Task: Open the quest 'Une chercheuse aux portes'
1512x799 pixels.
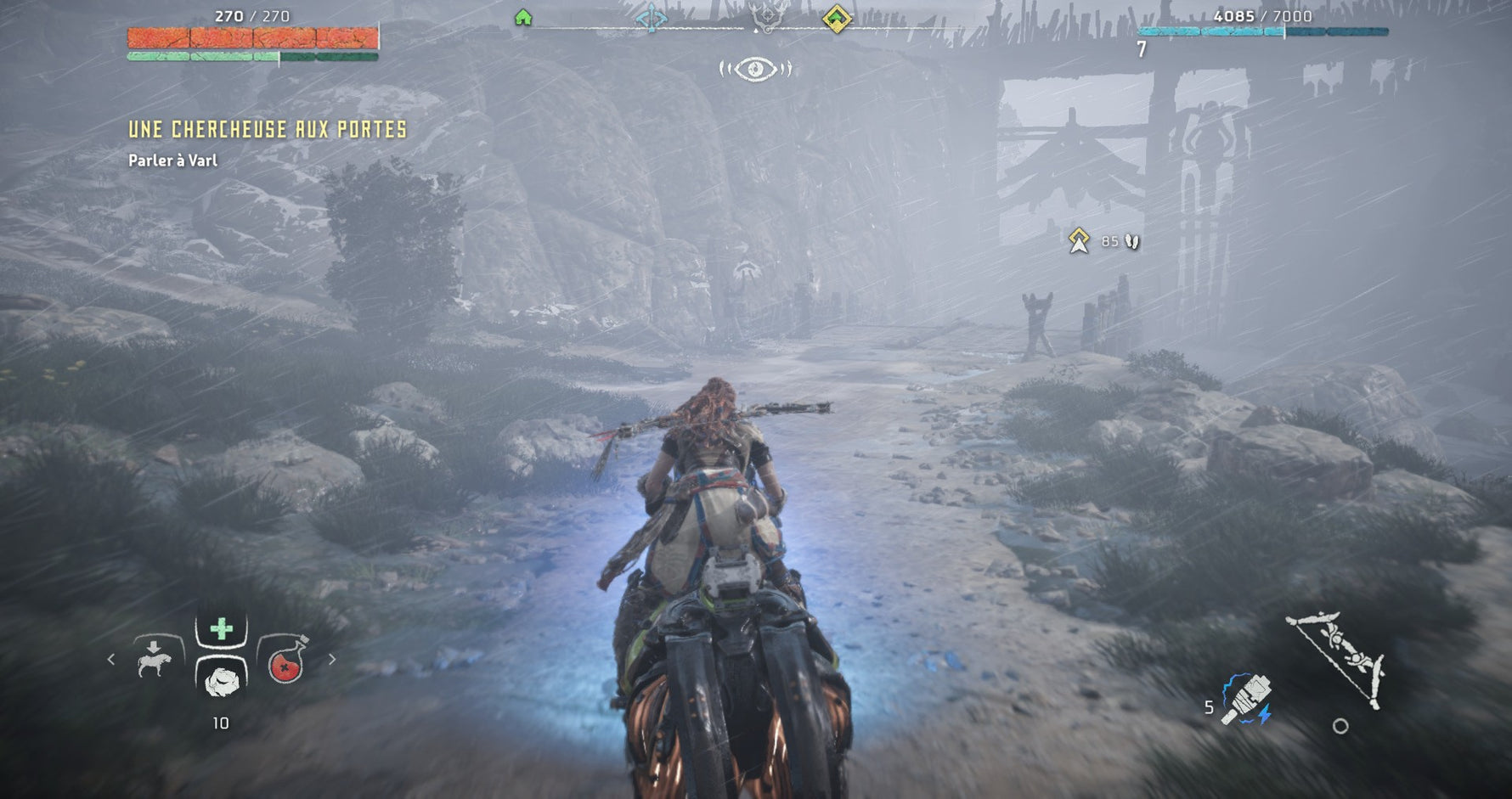Action: 268,129
